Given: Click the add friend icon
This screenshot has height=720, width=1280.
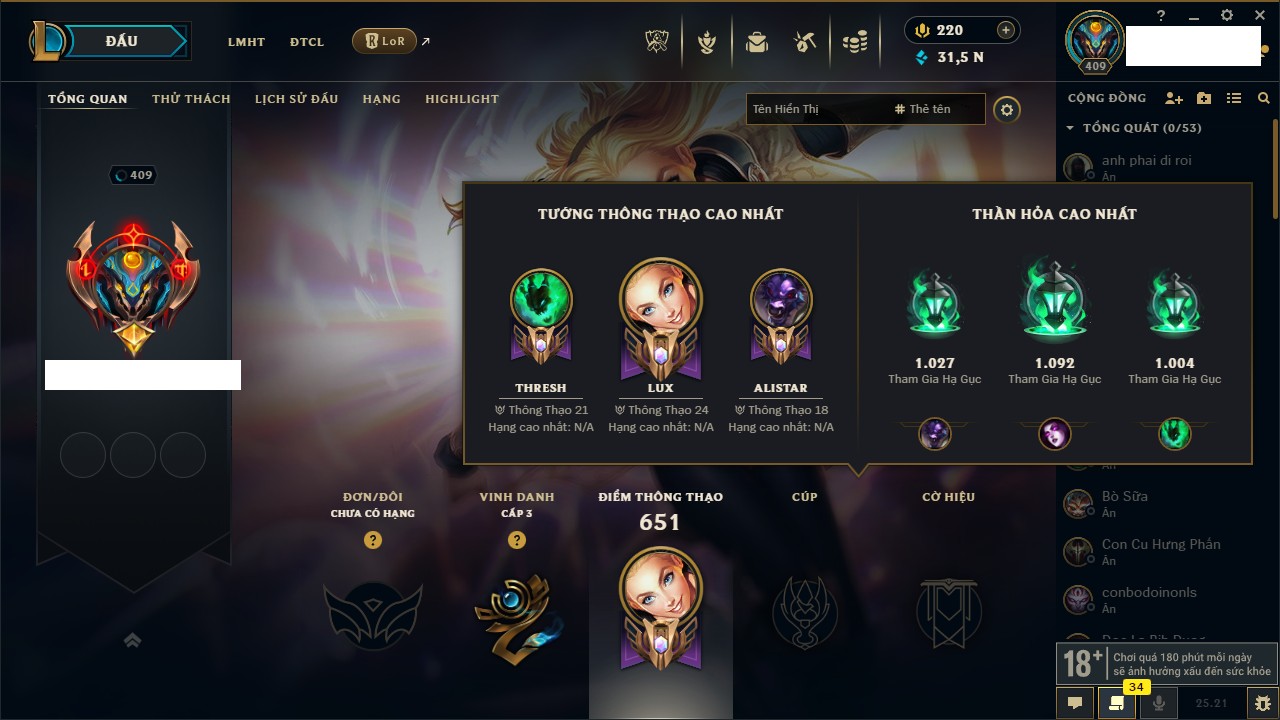Looking at the screenshot, I should [x=1174, y=98].
